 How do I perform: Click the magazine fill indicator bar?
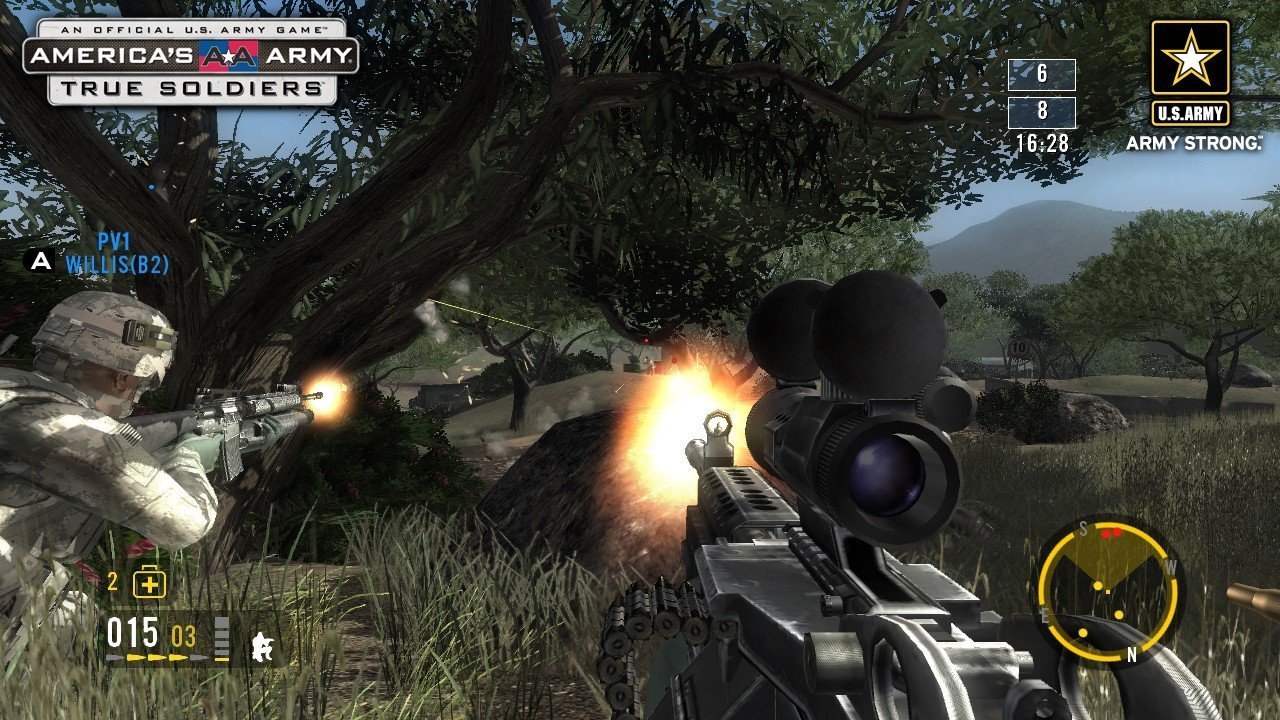click(x=223, y=637)
